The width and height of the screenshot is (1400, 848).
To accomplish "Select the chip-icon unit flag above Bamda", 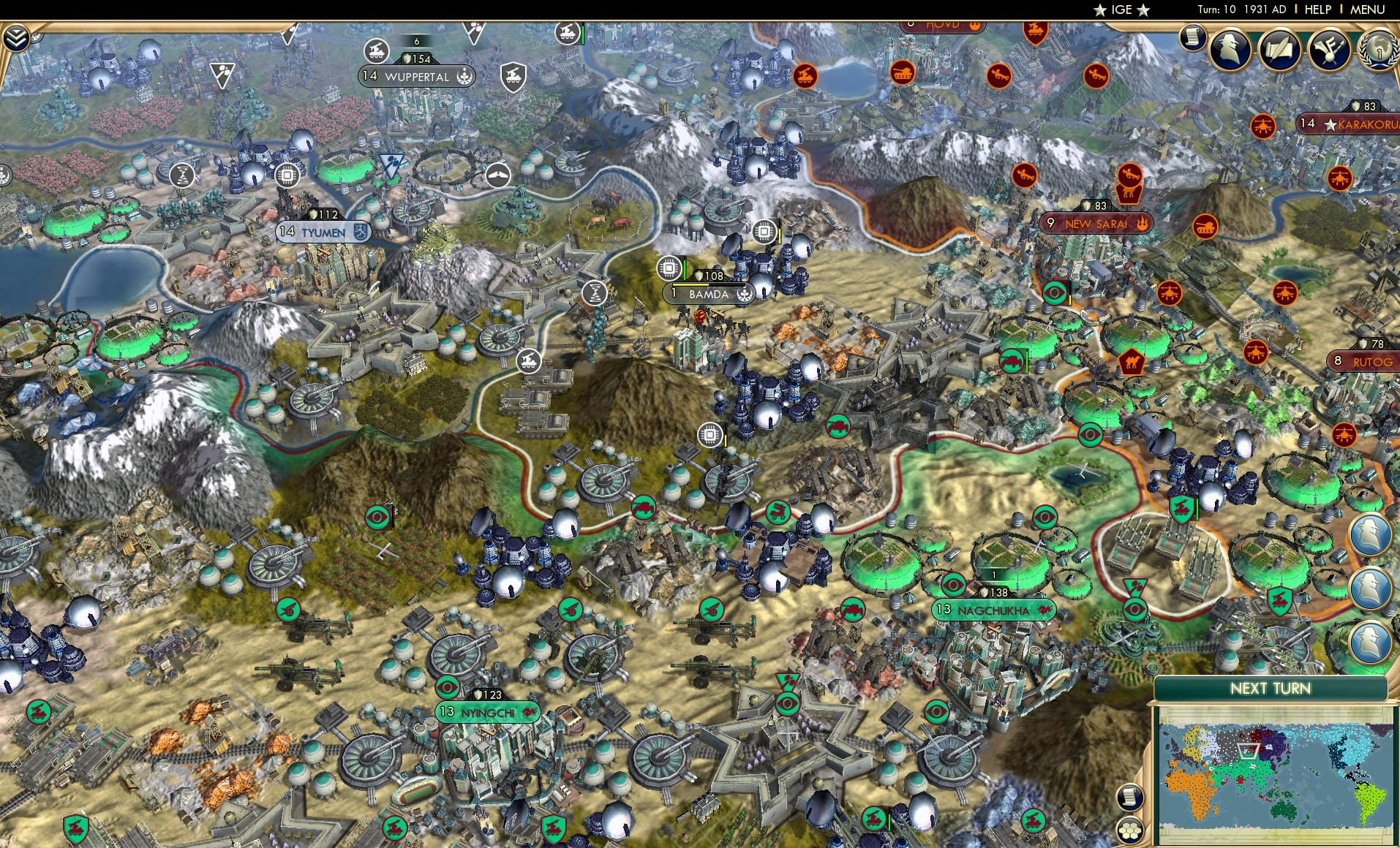I will point(670,269).
